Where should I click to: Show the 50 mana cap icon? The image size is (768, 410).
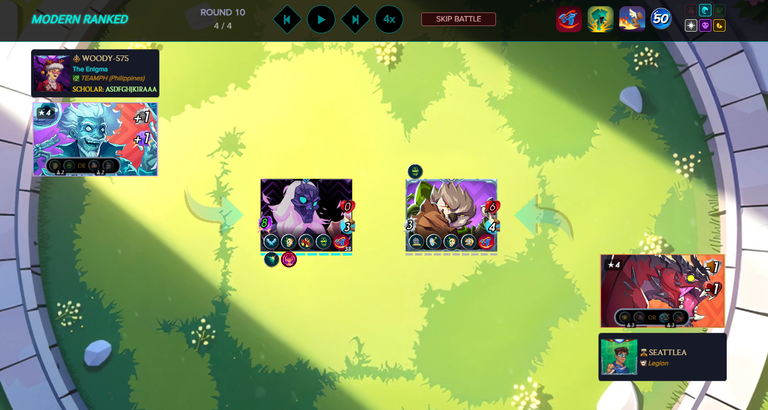[x=661, y=18]
